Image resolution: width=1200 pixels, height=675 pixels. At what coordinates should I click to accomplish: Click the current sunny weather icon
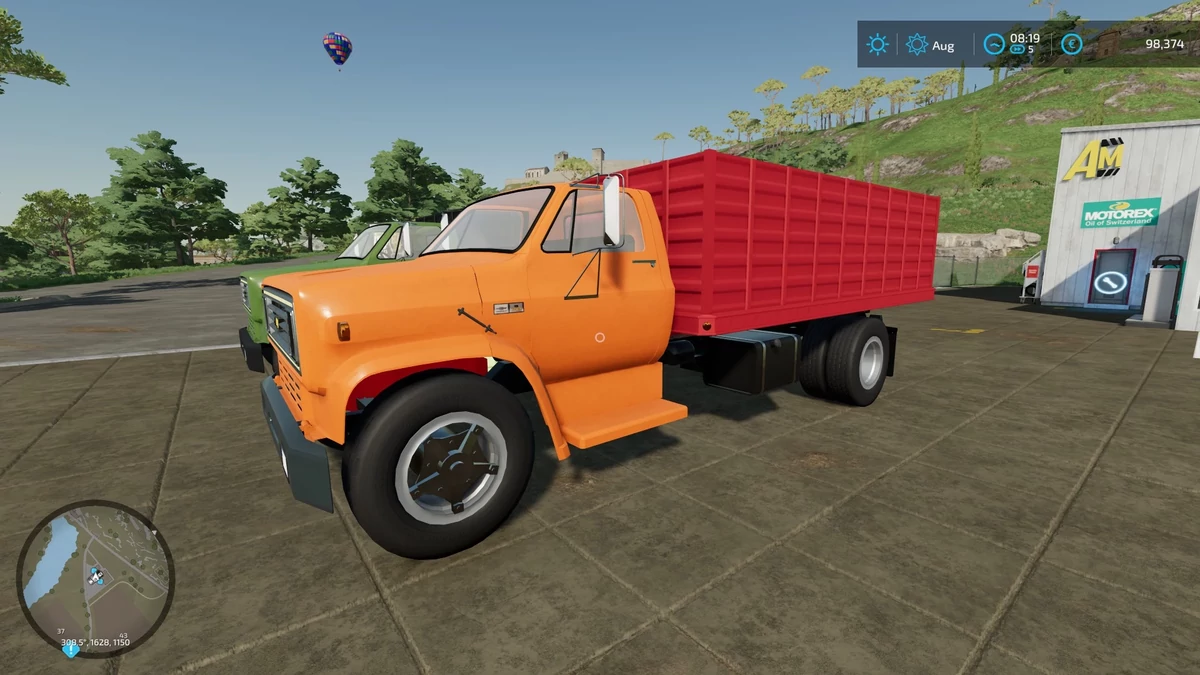[878, 44]
